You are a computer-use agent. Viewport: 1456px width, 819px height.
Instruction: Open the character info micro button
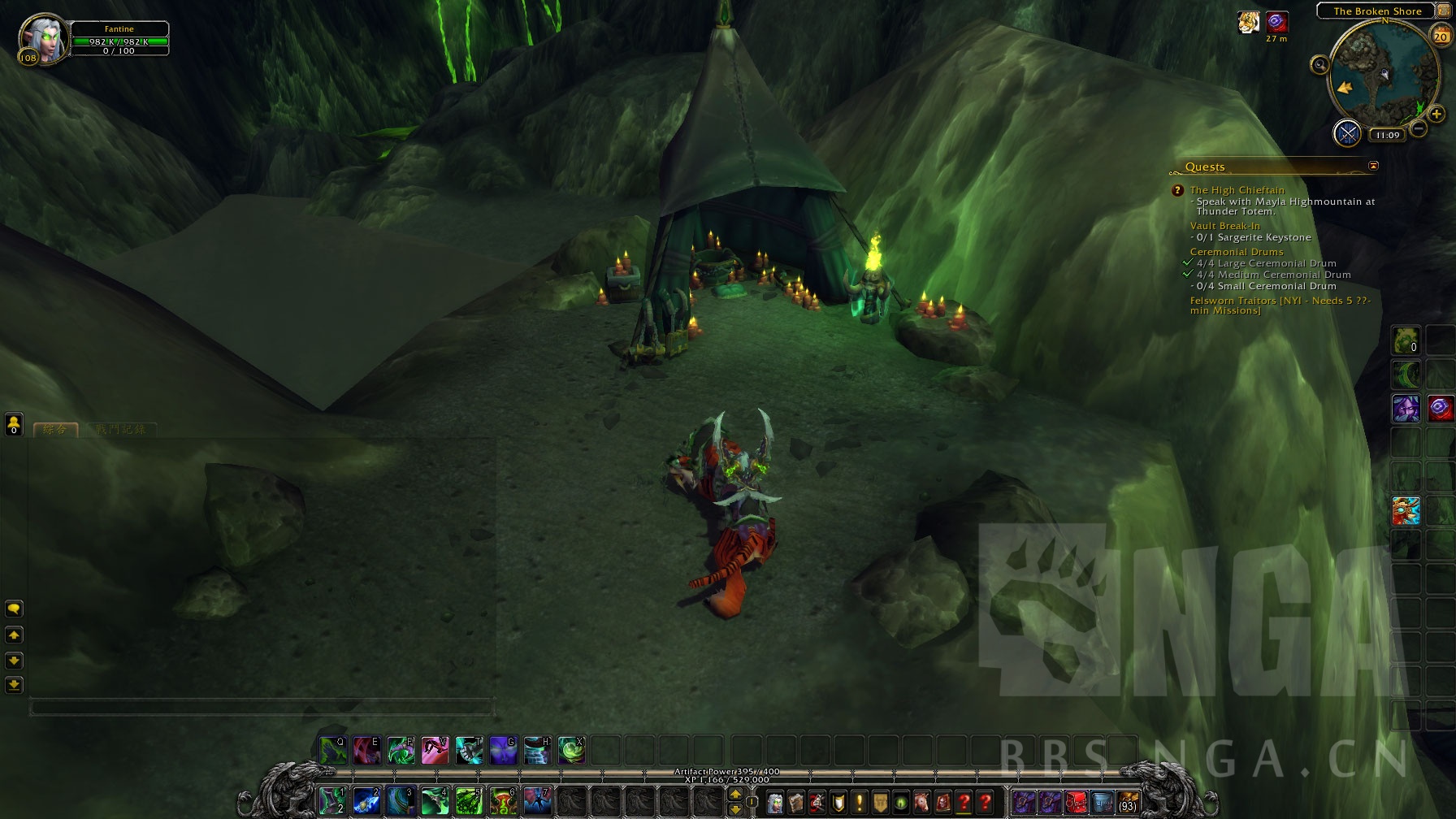(775, 803)
